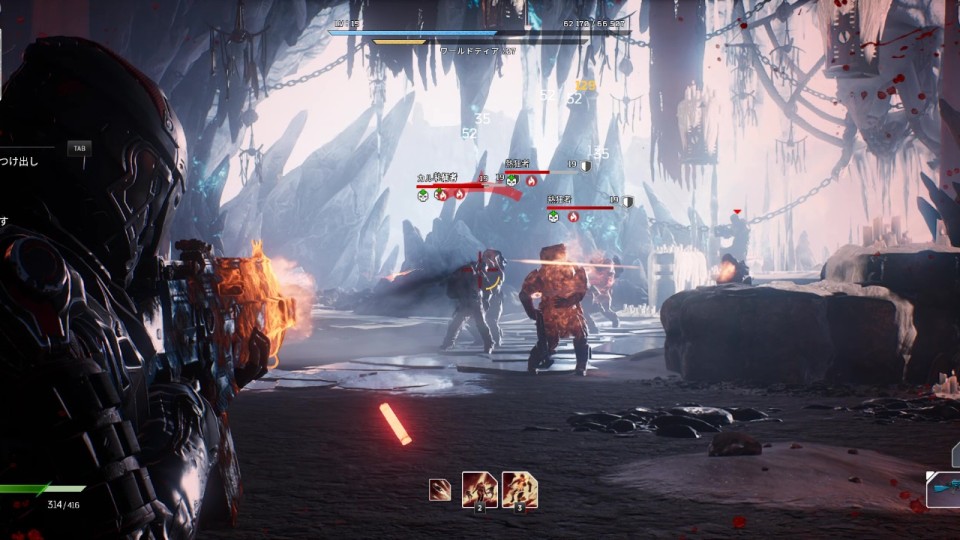Screen dimensions: 960x540
Task: Use the skill icon numbered 2
Action: point(480,489)
